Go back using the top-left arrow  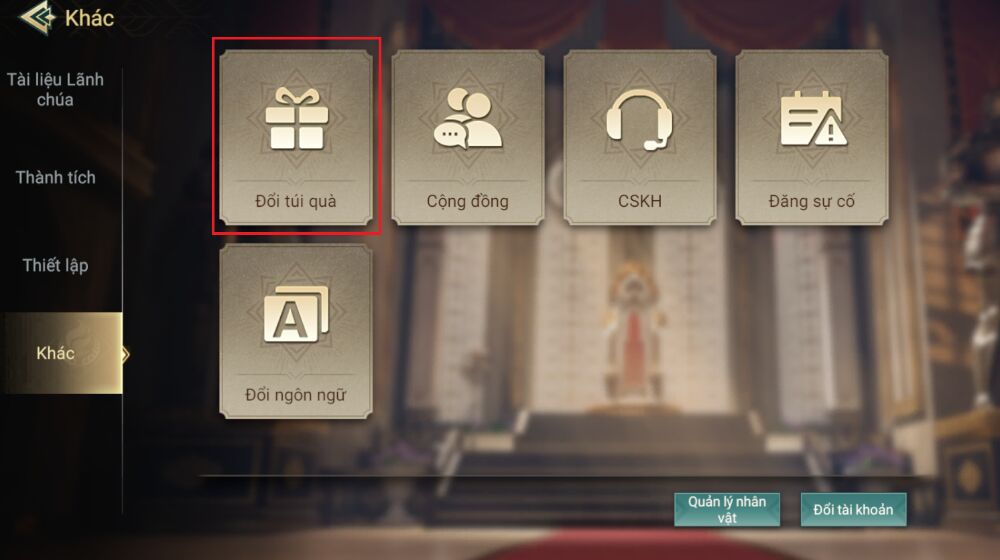[36, 18]
